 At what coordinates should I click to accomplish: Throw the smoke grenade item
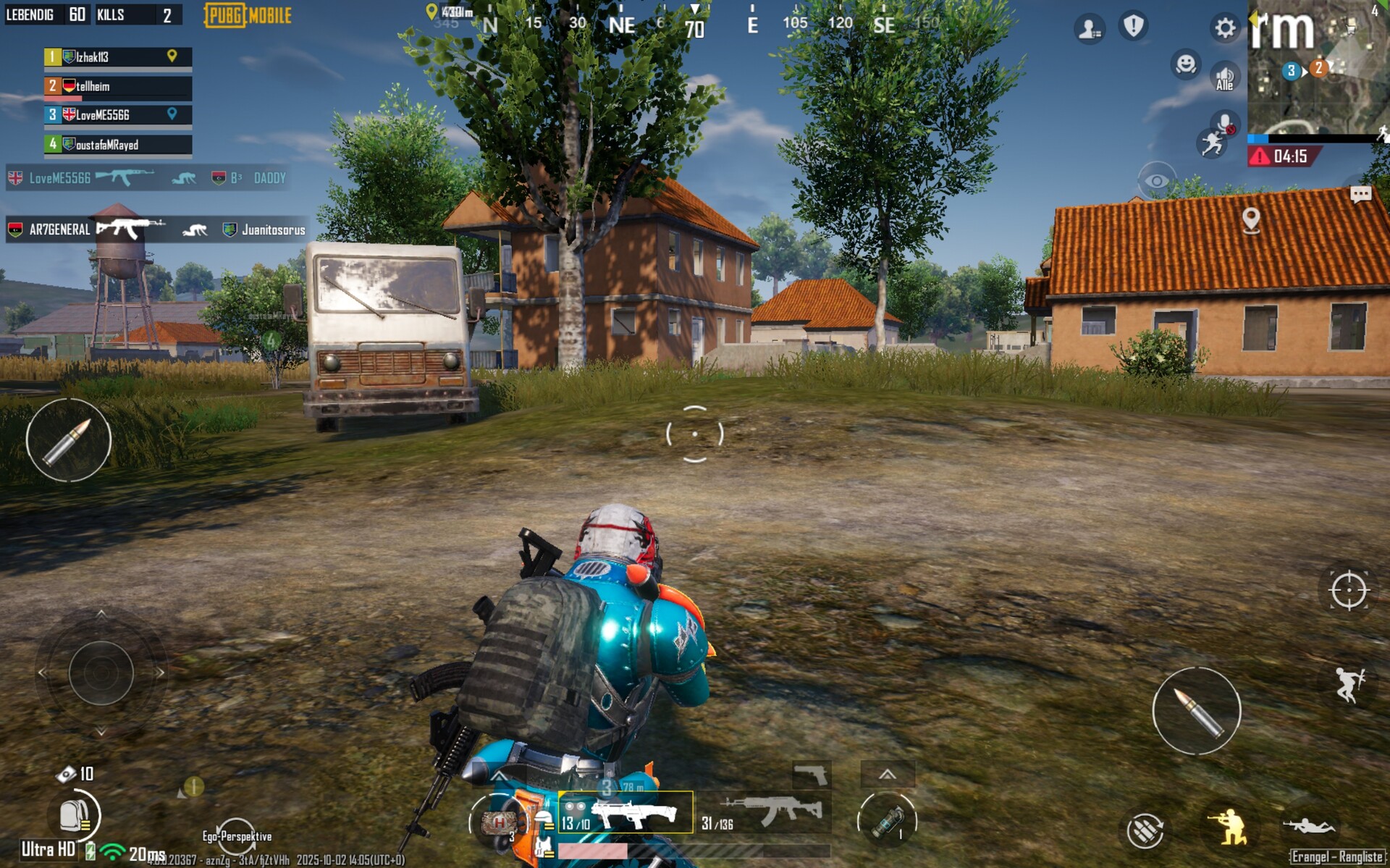[x=888, y=821]
